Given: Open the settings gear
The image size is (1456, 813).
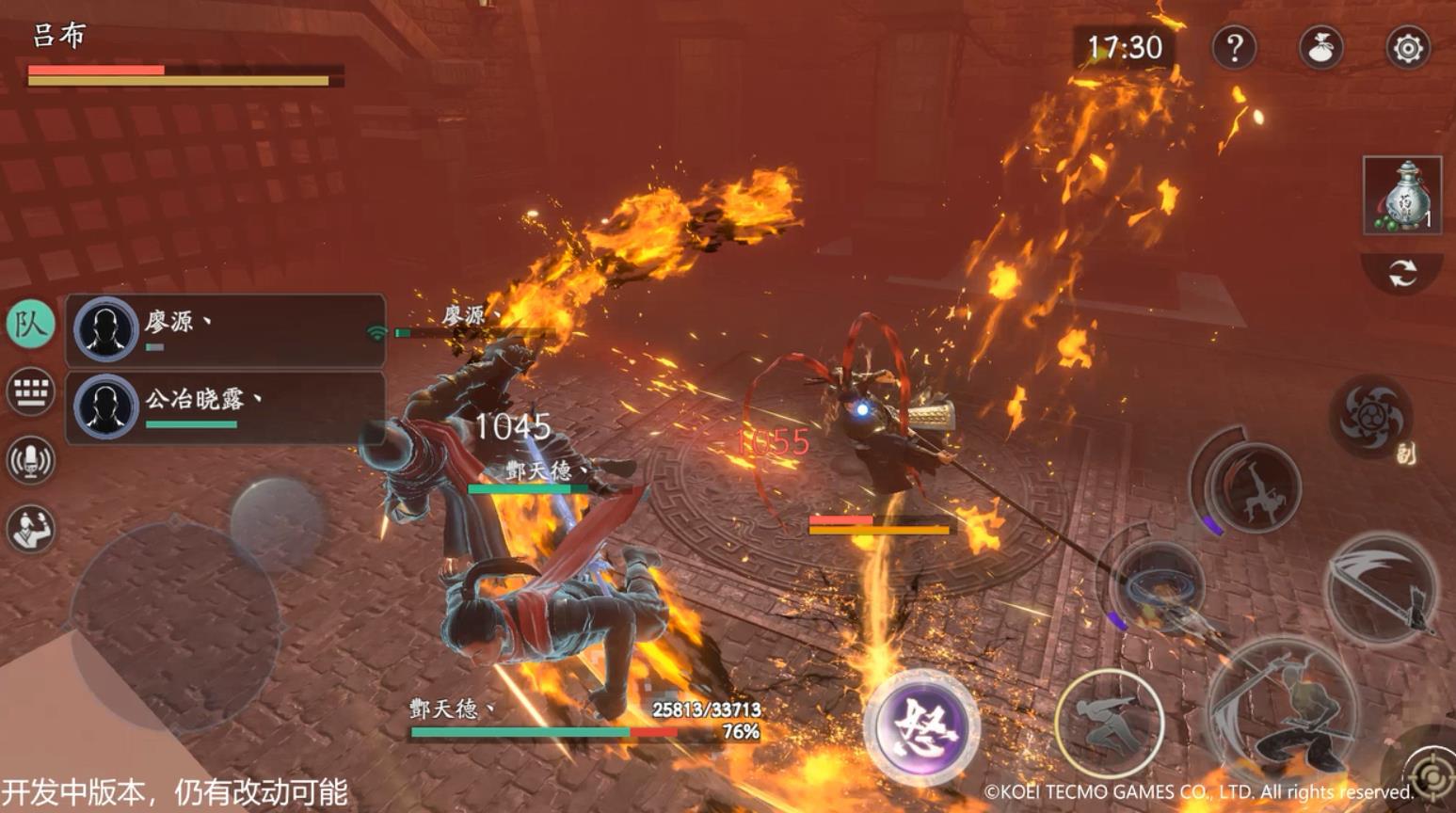Looking at the screenshot, I should click(x=1407, y=47).
